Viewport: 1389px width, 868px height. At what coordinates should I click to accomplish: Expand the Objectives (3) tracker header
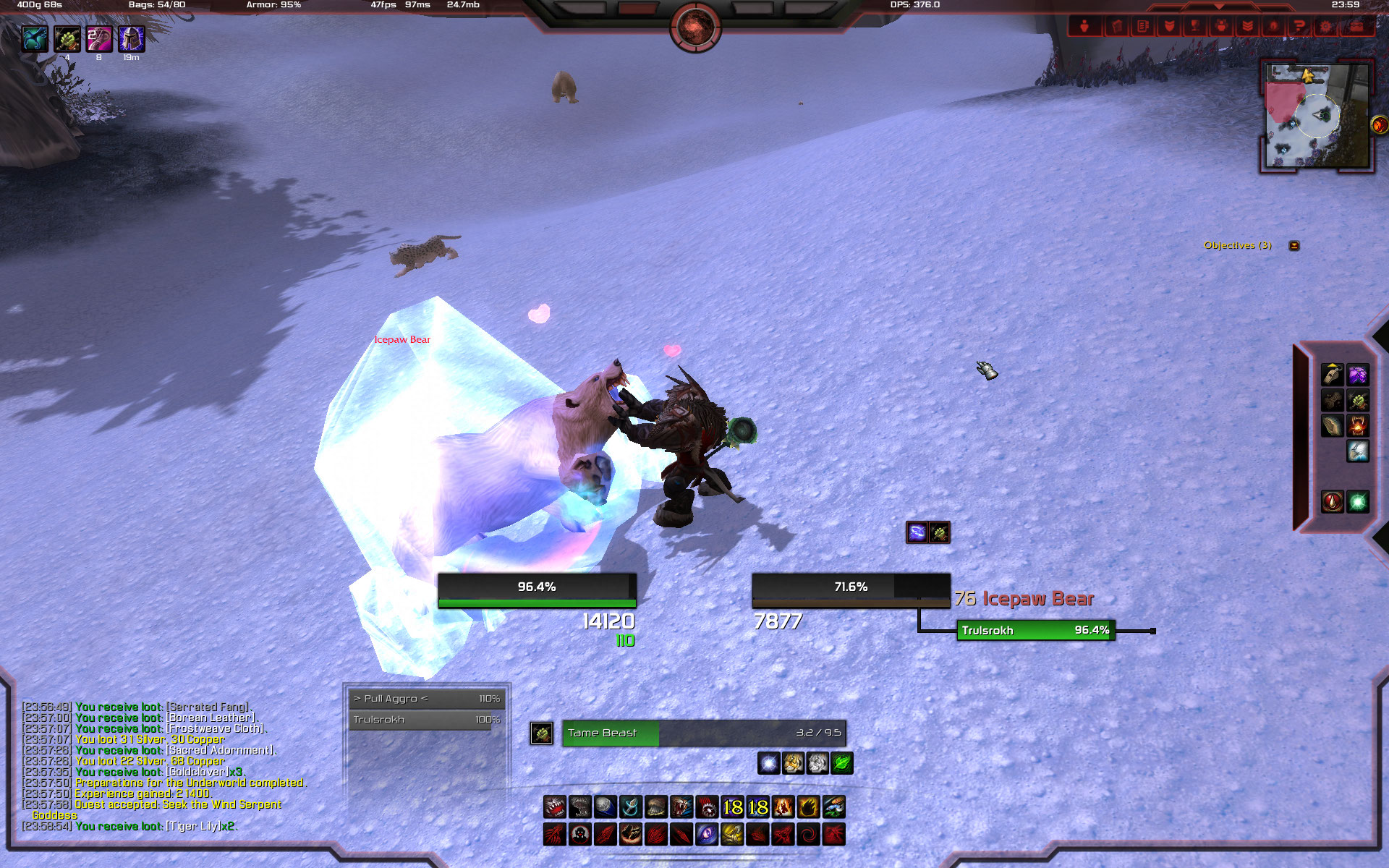1237,245
